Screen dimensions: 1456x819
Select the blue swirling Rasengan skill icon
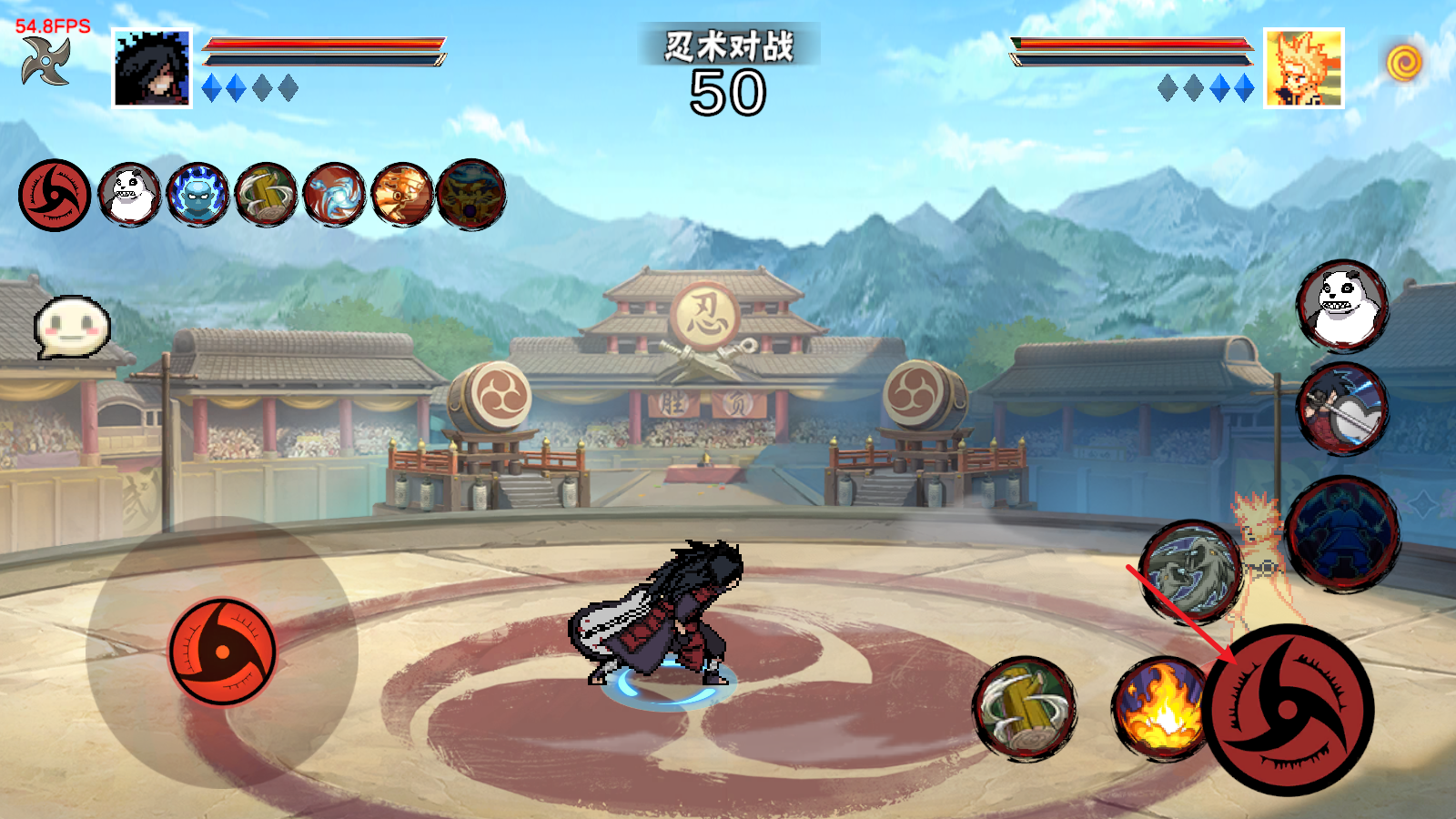point(334,195)
